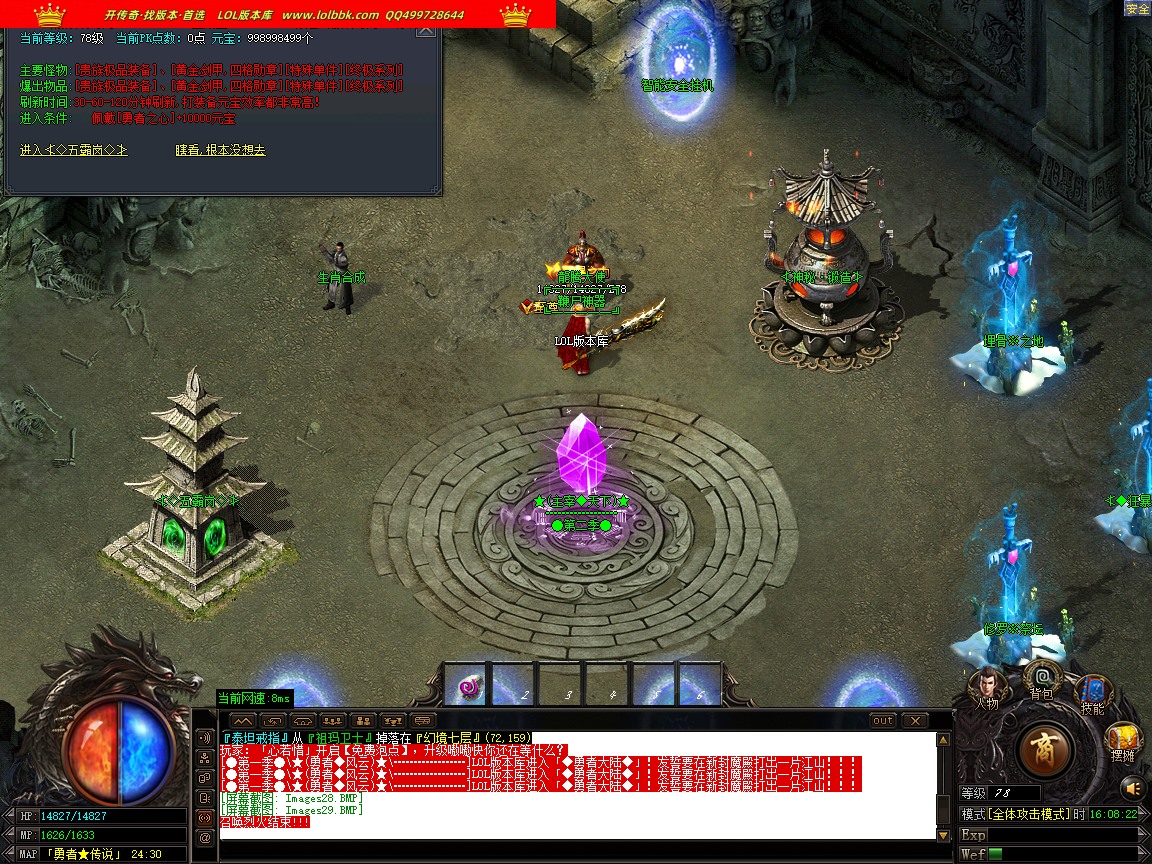Viewport: 1152px width, 864px height.
Task: Open the 商 shop round button
Action: [1046, 749]
